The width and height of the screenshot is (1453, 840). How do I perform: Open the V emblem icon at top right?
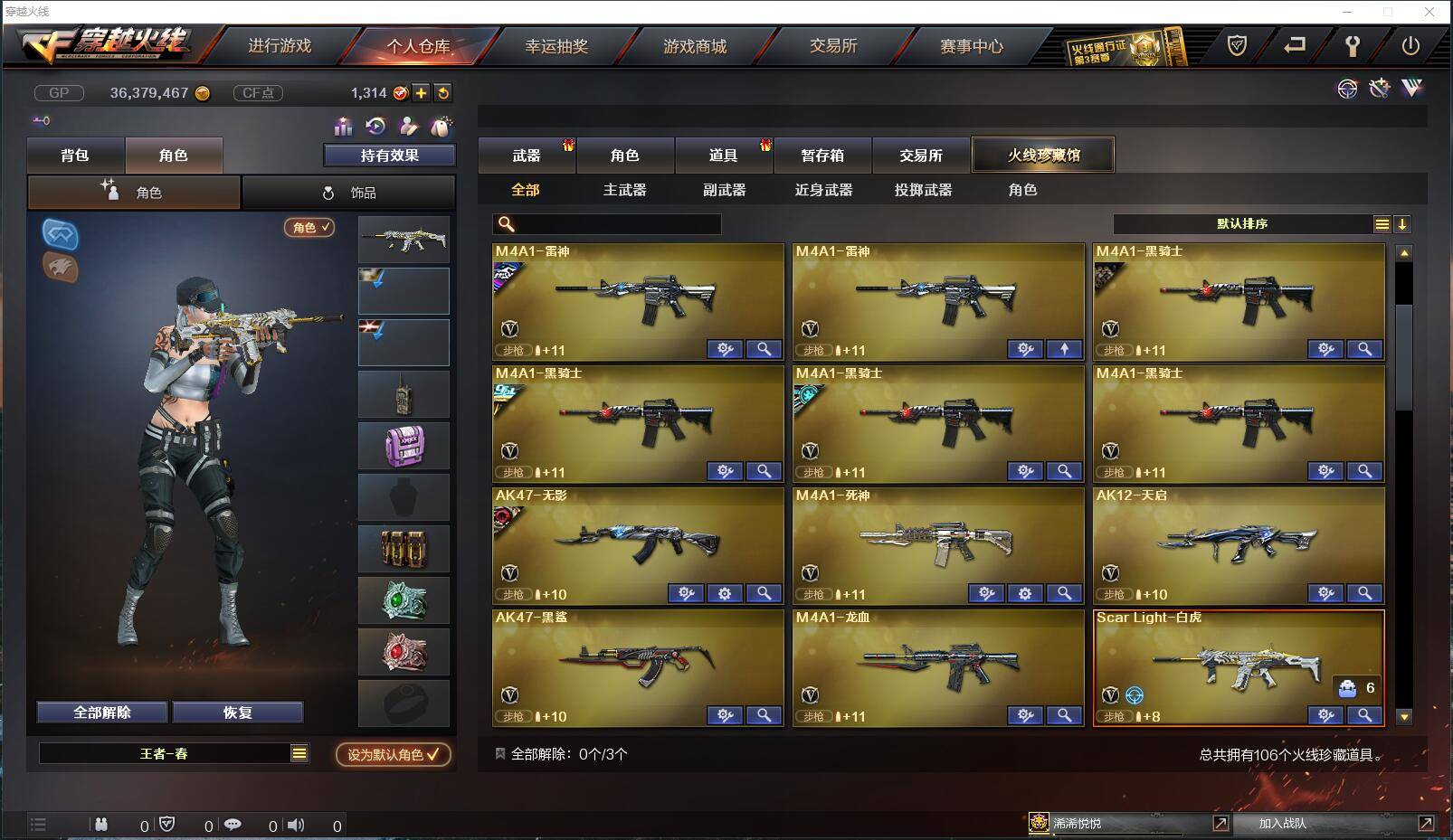pyautogui.click(x=1410, y=89)
